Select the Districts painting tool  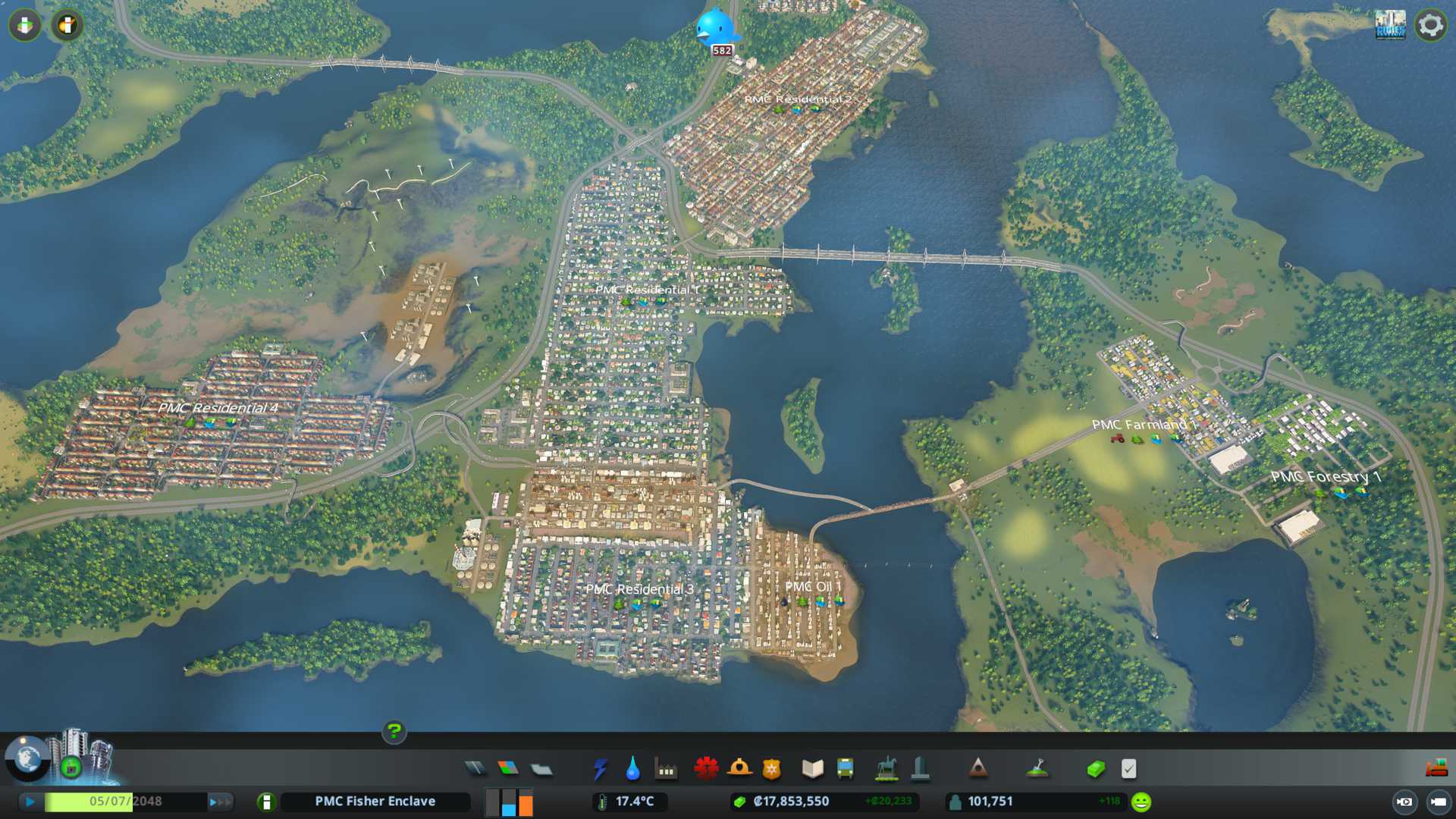541,769
